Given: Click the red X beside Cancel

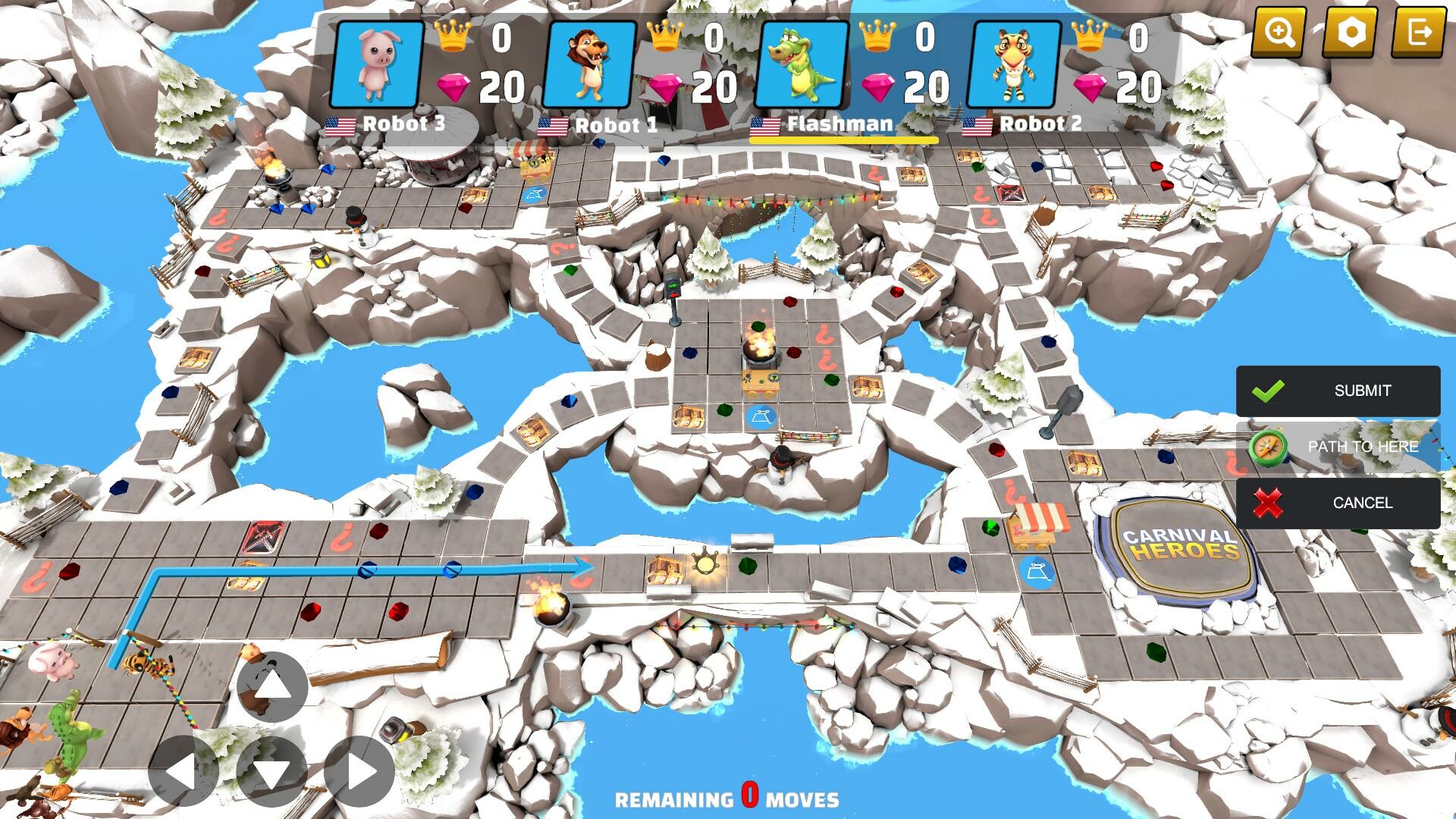Looking at the screenshot, I should (x=1269, y=503).
